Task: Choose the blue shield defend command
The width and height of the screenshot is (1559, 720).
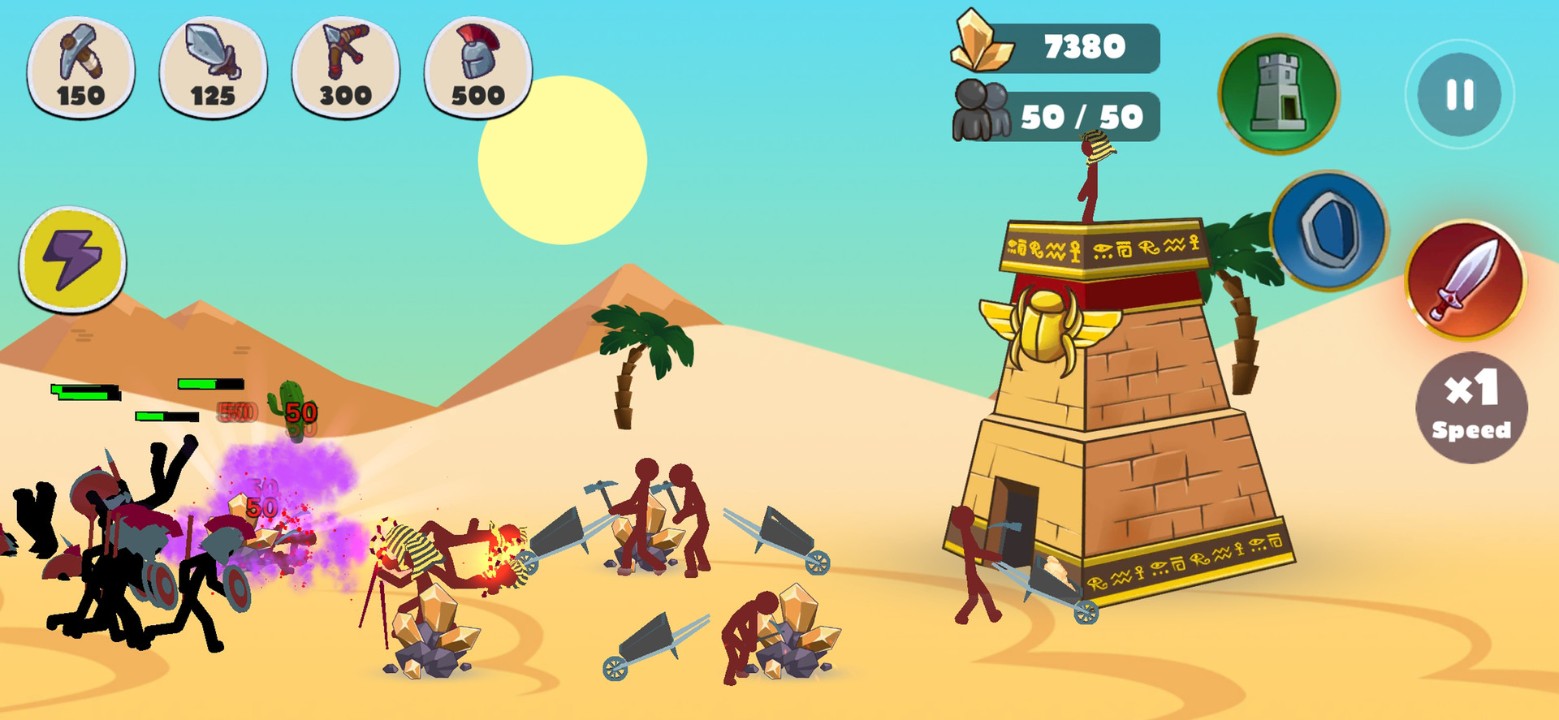Action: click(x=1329, y=231)
